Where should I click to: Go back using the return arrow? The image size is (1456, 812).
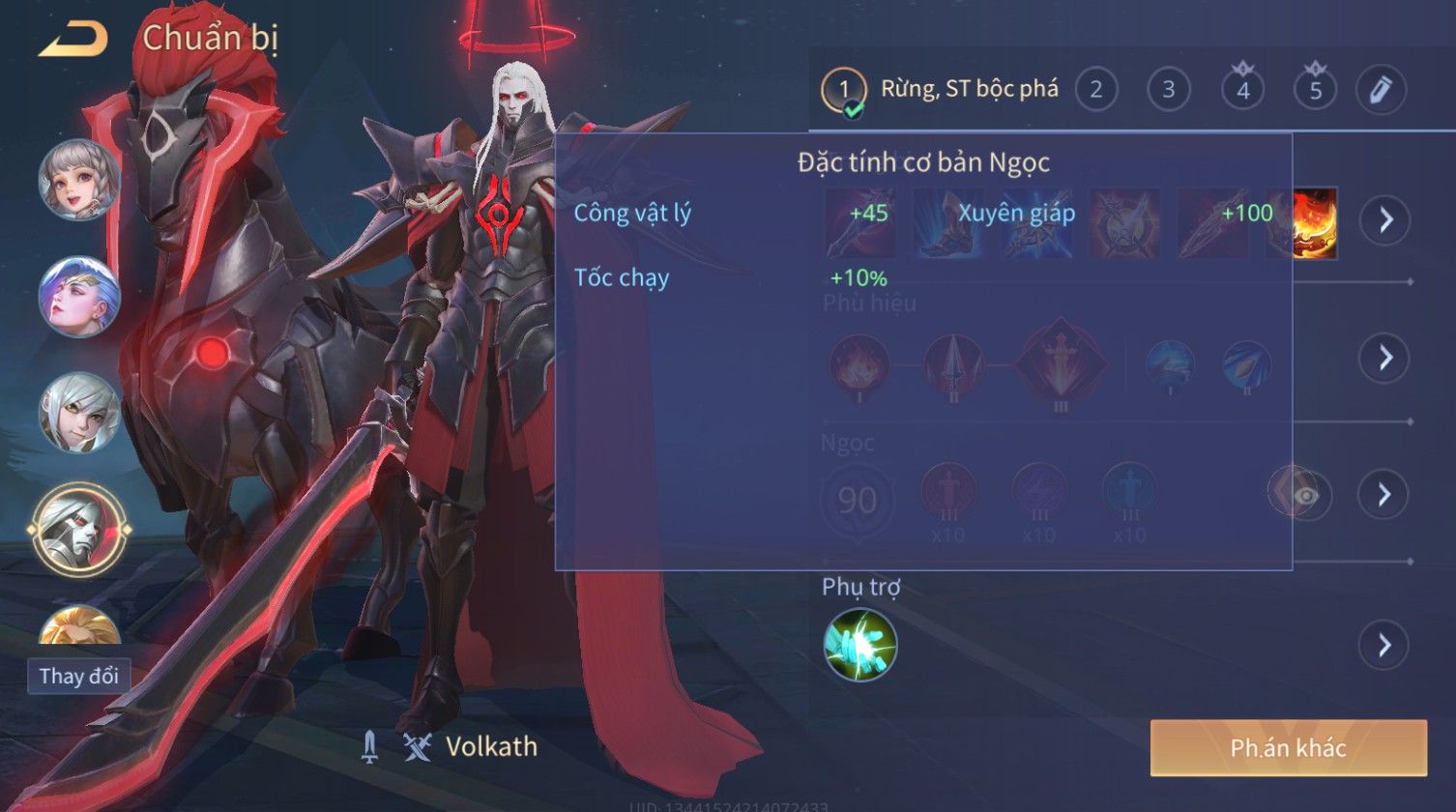pyautogui.click(x=72, y=40)
